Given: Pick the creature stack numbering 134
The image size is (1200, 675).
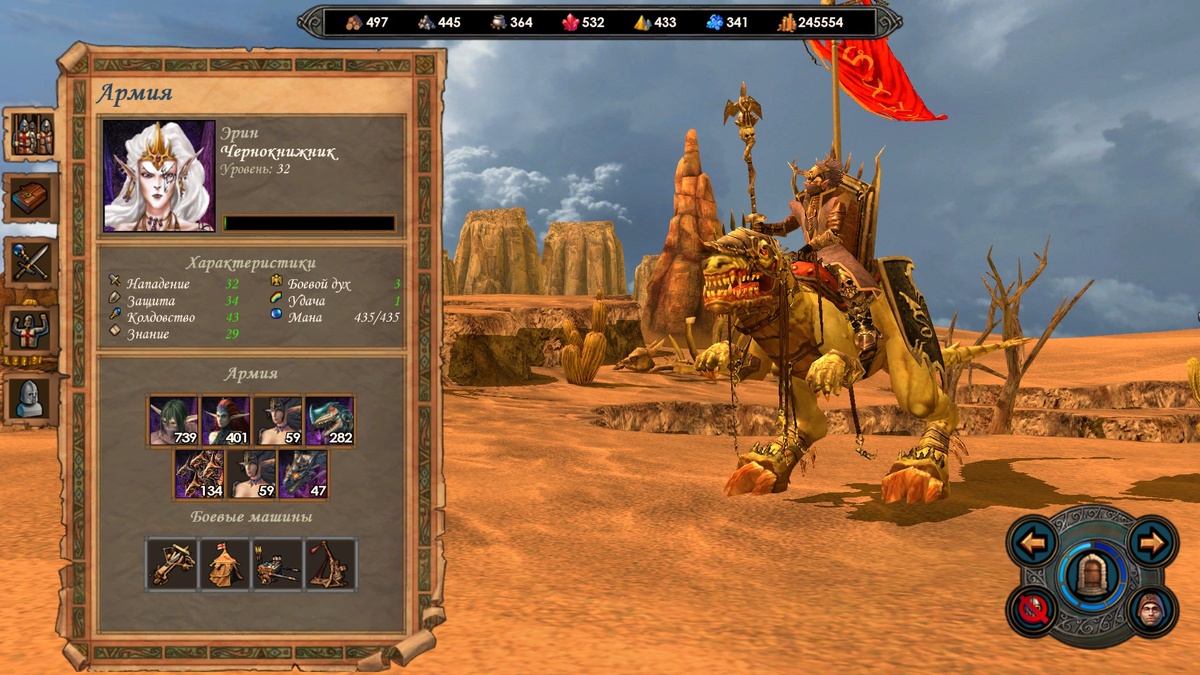Looking at the screenshot, I should (199, 473).
